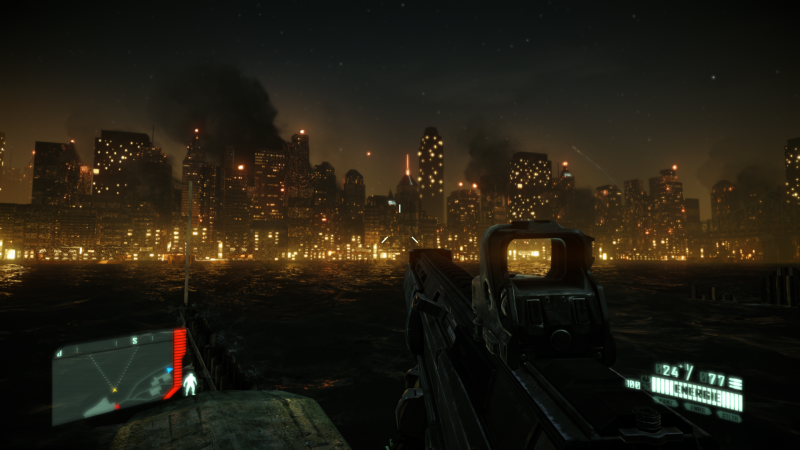This screenshot has width=800, height=450.
Task: Click the blue objective arrow on the minimap
Action: click(169, 370)
